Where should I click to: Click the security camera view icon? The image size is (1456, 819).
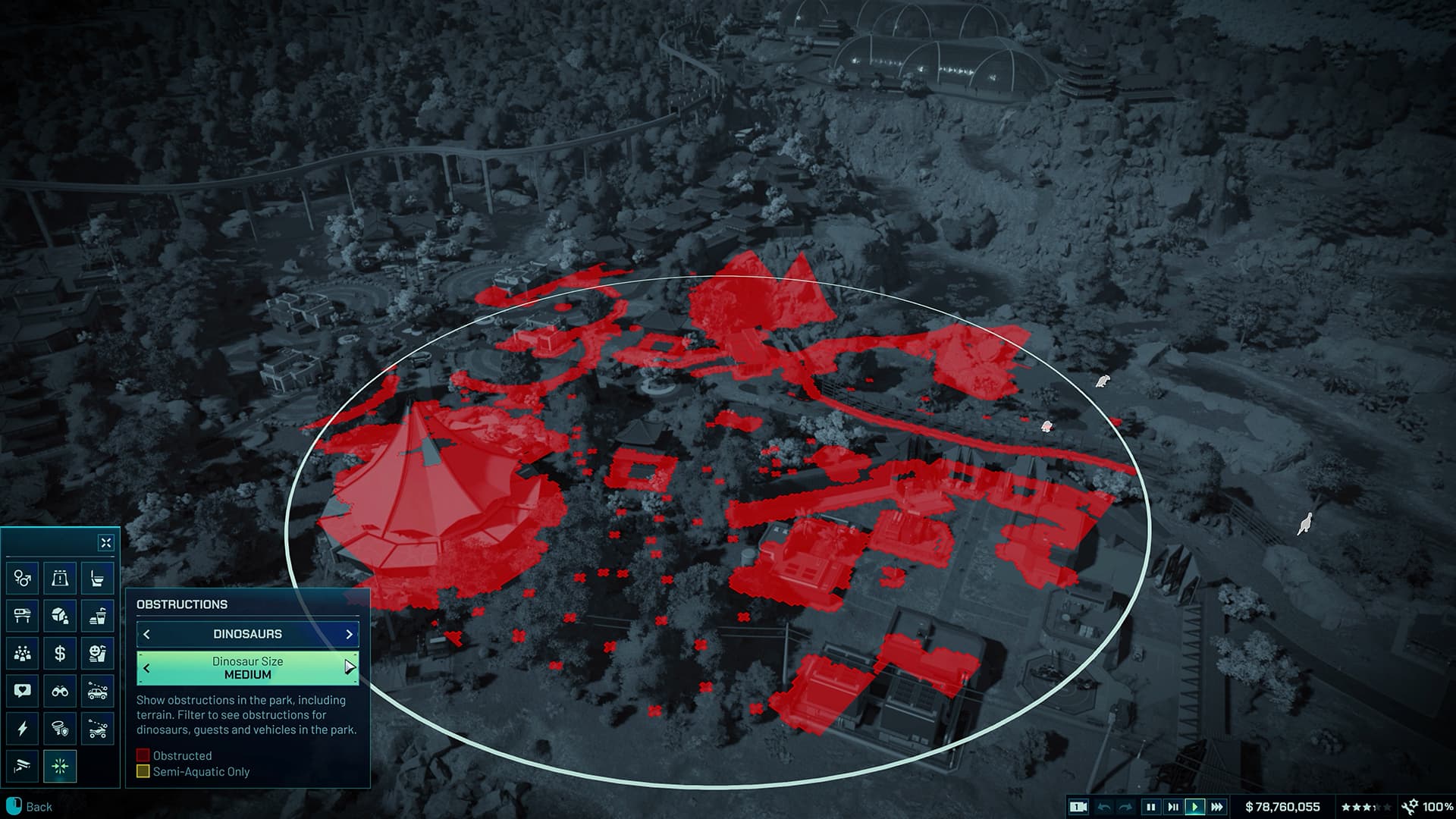click(x=21, y=766)
